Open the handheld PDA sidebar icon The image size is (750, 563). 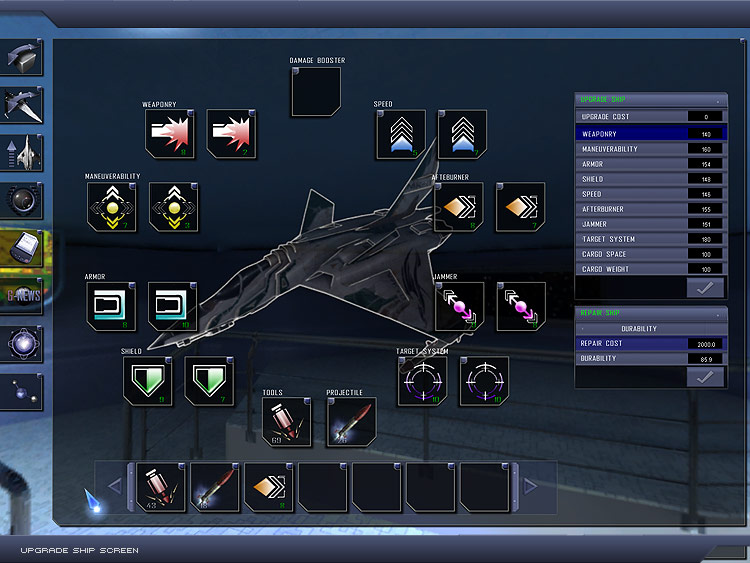pyautogui.click(x=22, y=247)
